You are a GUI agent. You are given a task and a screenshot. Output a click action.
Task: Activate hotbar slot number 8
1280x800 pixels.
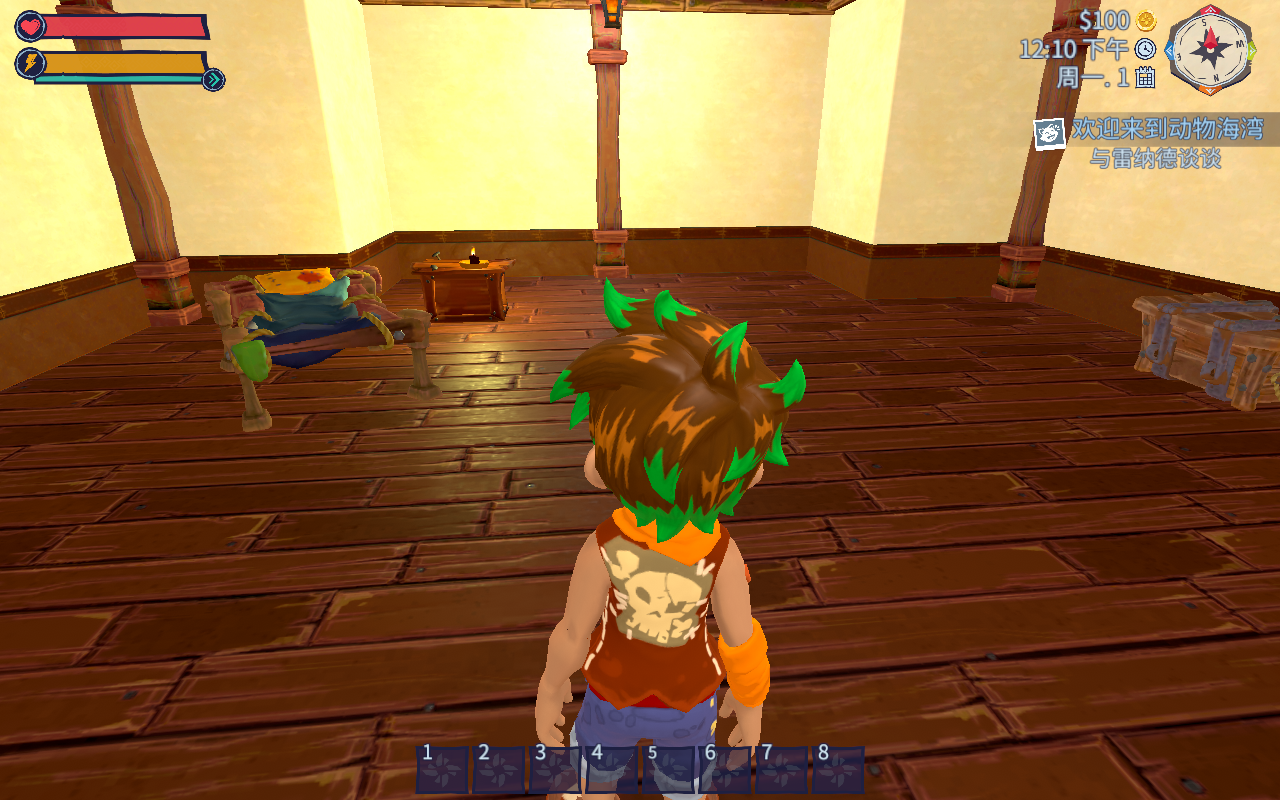(x=837, y=770)
